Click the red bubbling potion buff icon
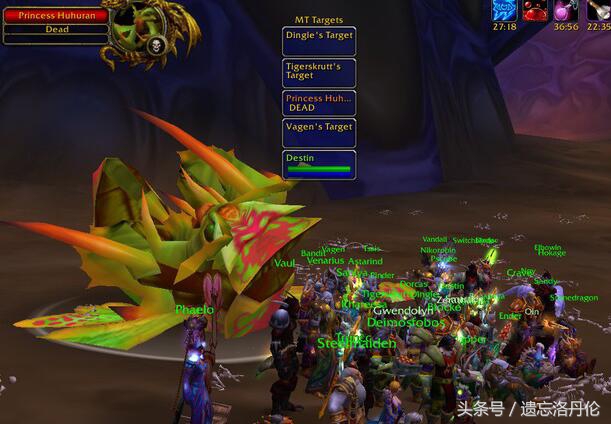The image size is (611, 424). point(535,10)
